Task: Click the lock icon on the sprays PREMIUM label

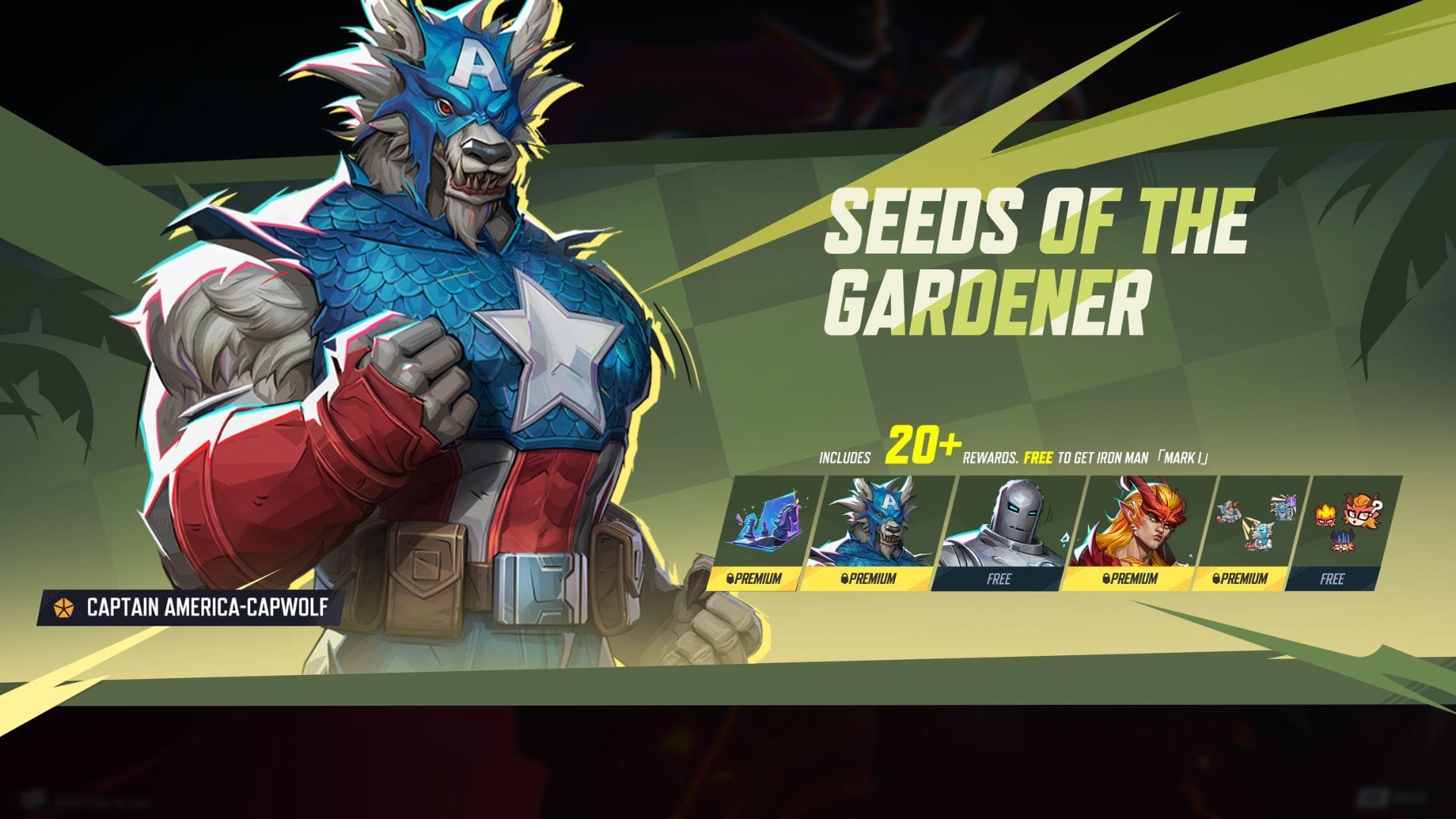Action: point(1217,579)
